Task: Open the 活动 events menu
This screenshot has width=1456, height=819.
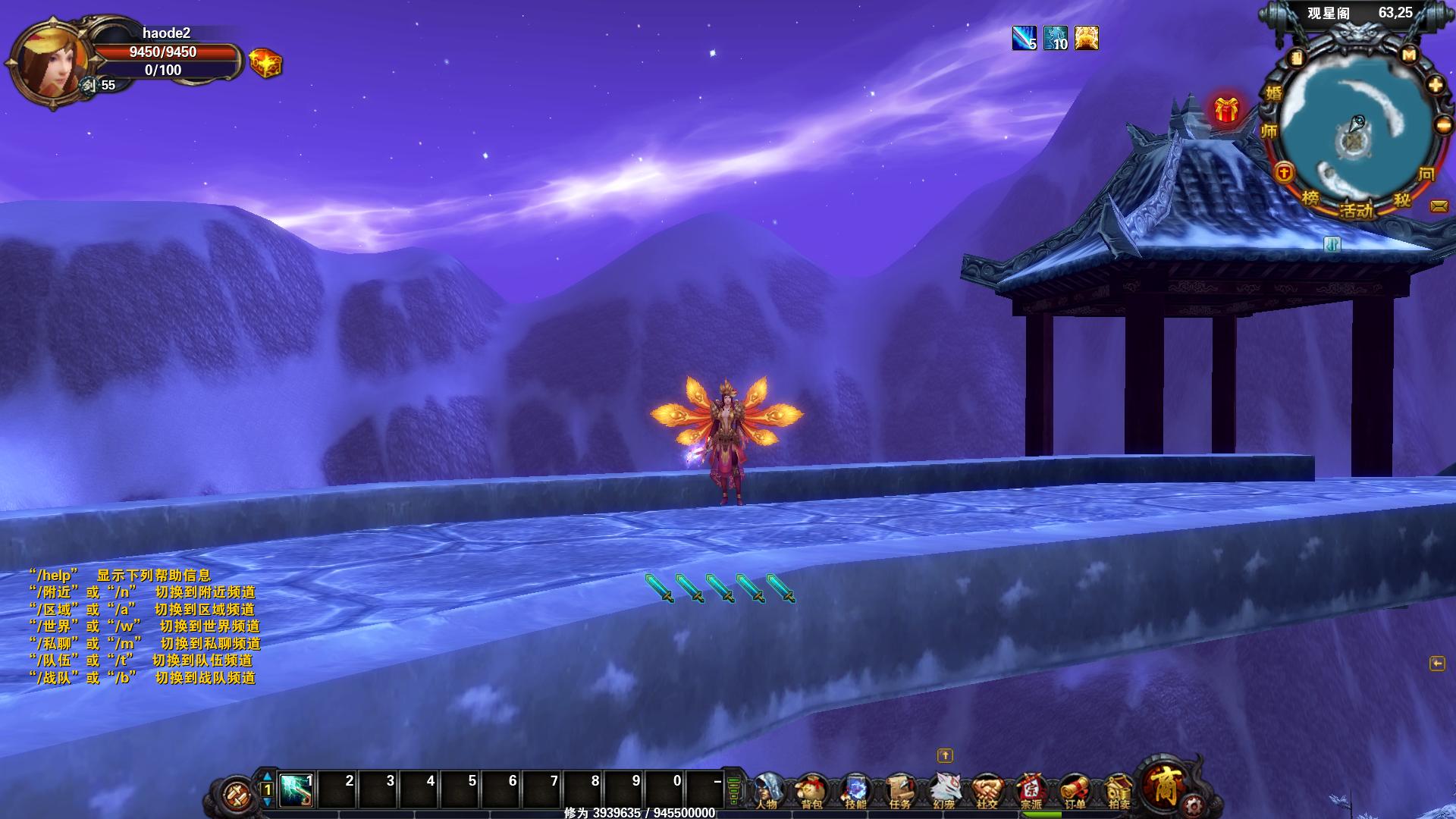Action: (1357, 210)
